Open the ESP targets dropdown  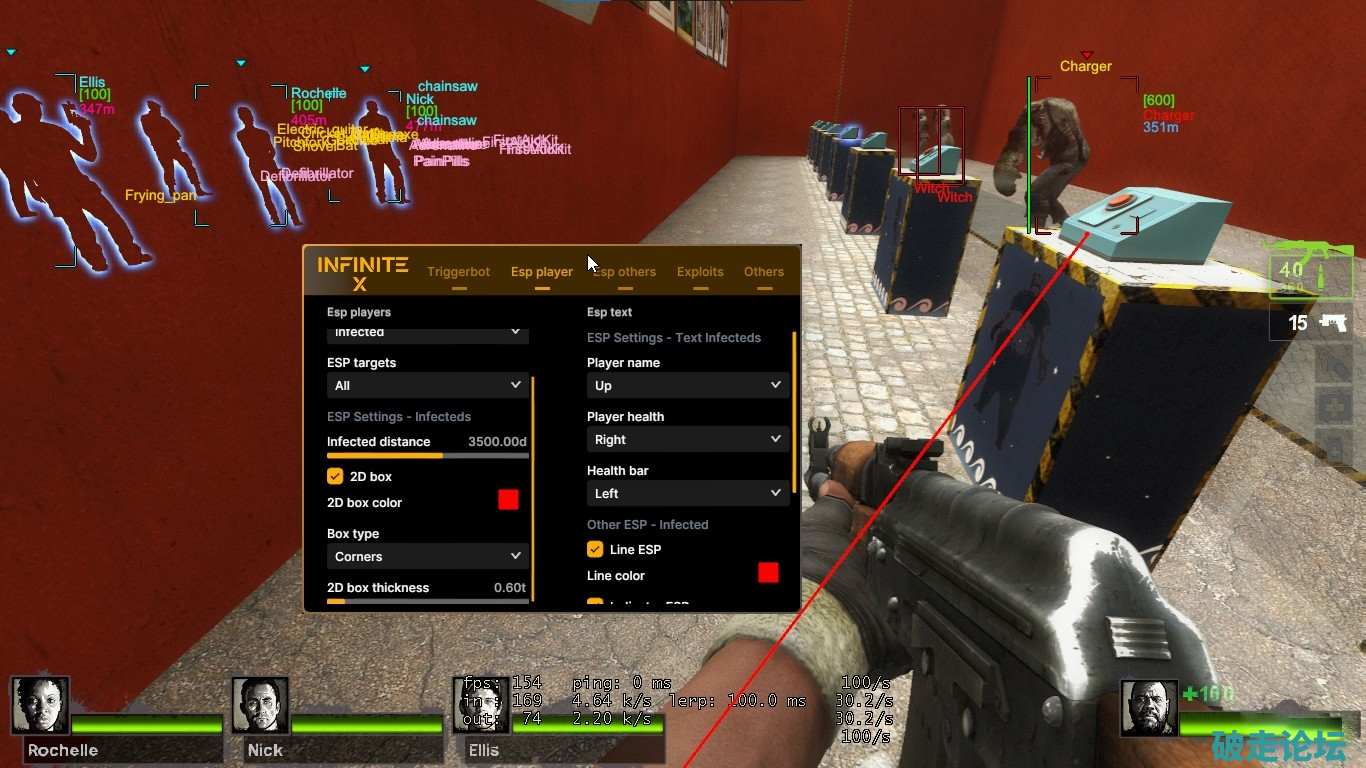427,385
